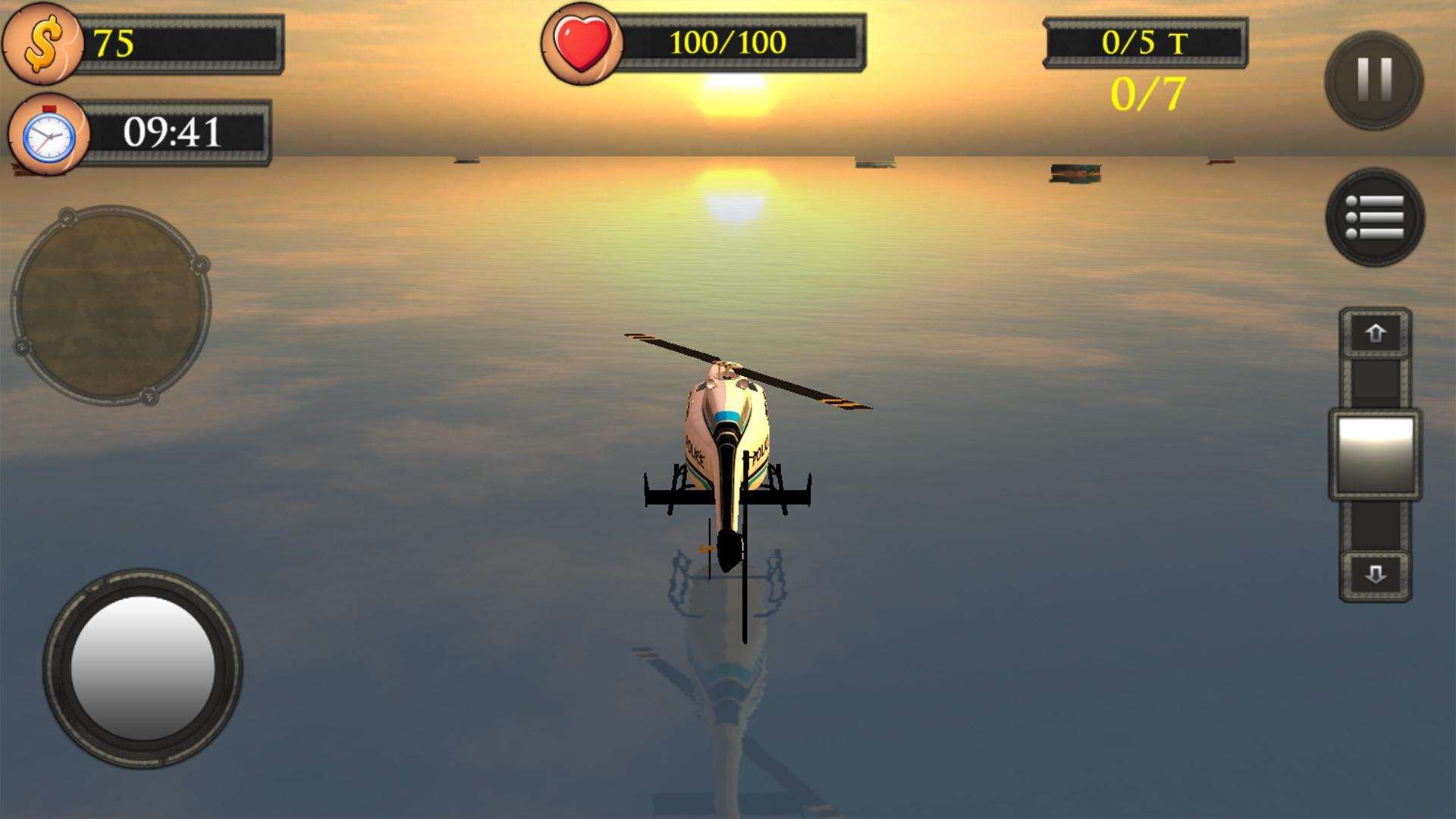
Task: Click the distant boat on the horizon
Action: pos(1073,171)
